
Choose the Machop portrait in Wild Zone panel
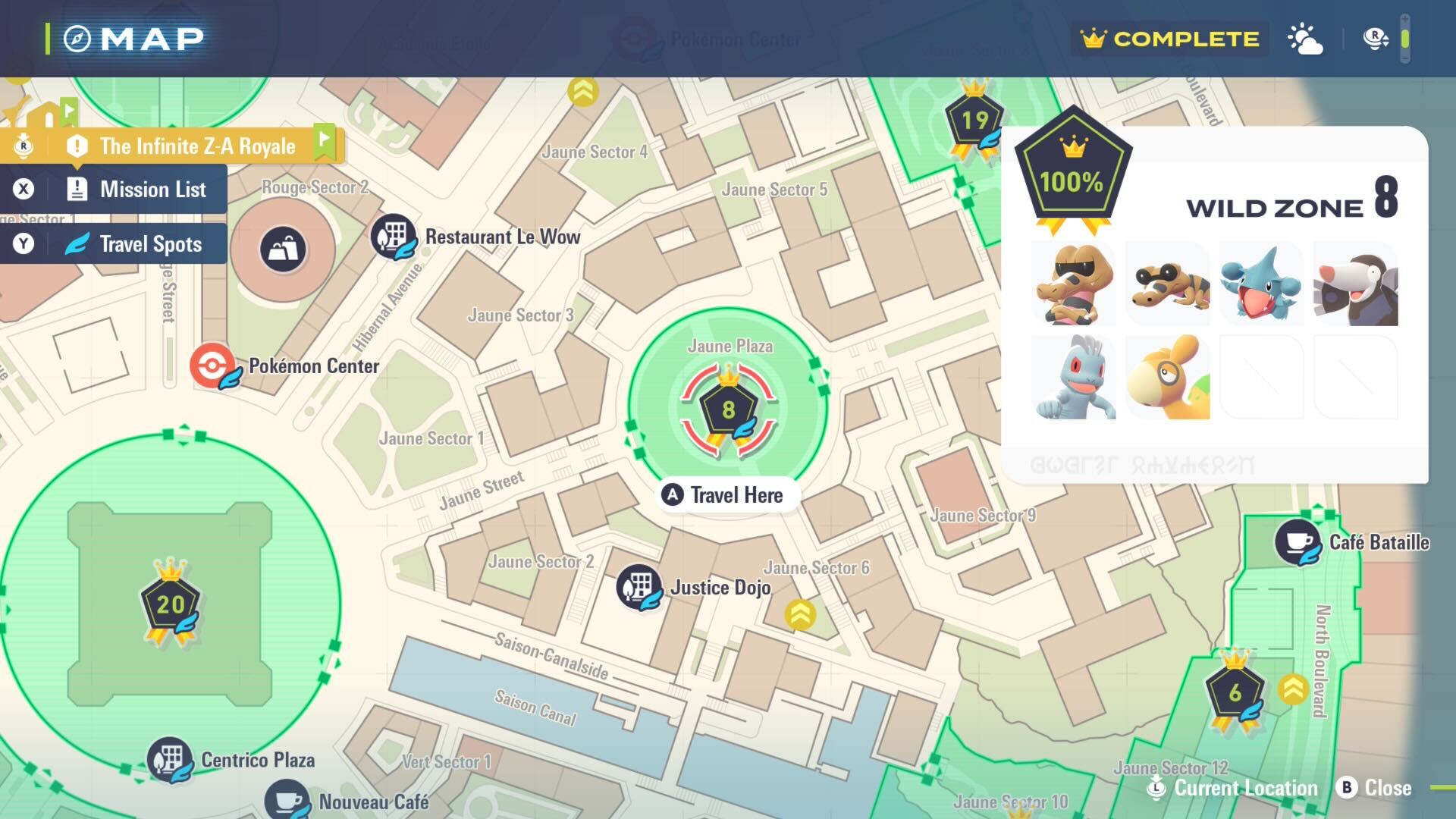click(1074, 378)
